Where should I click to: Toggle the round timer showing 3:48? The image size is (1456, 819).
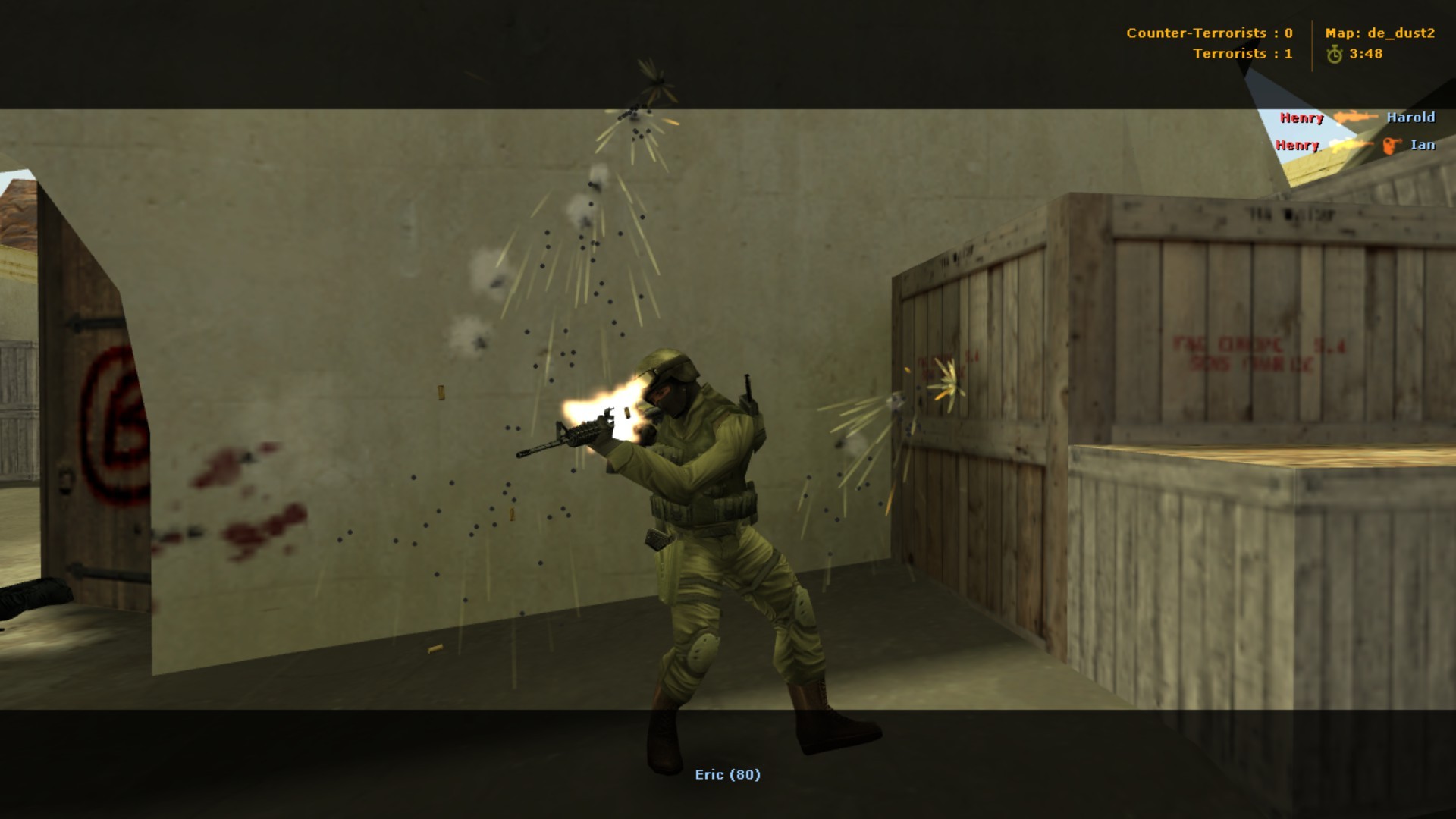coord(1367,54)
